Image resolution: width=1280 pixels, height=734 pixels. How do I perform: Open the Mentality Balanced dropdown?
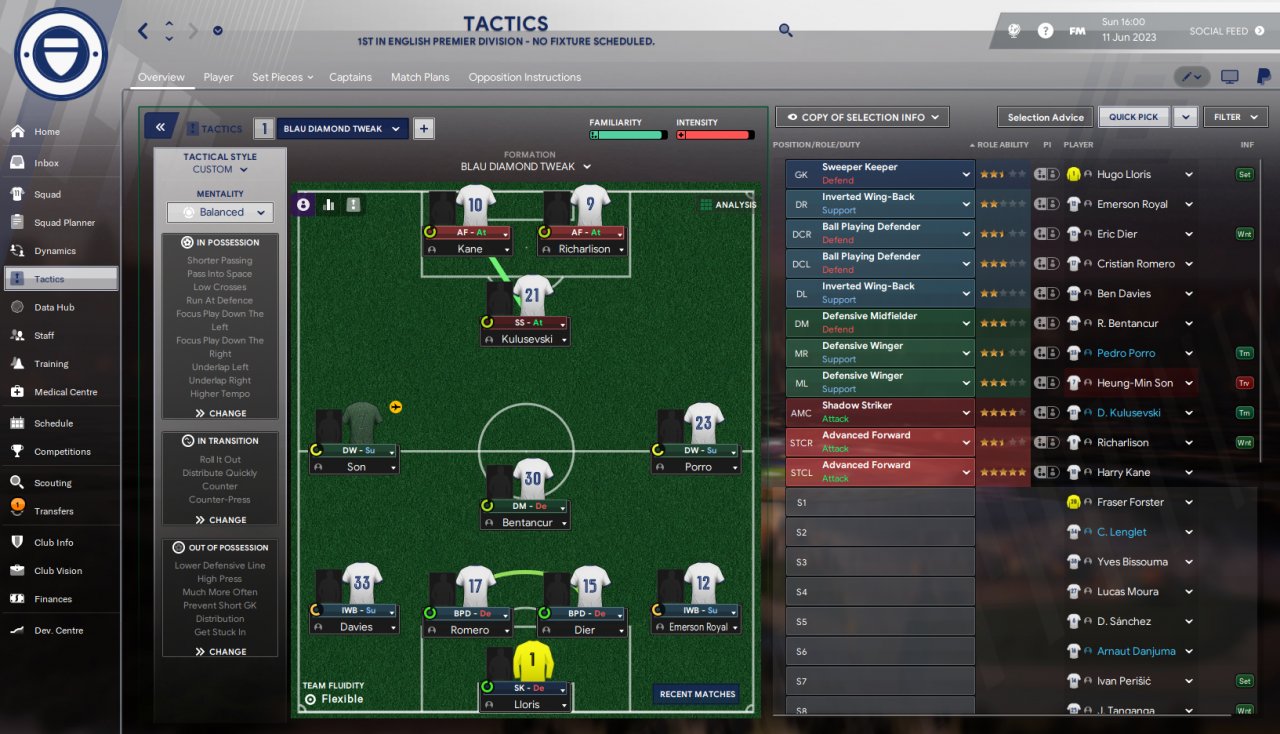[220, 212]
